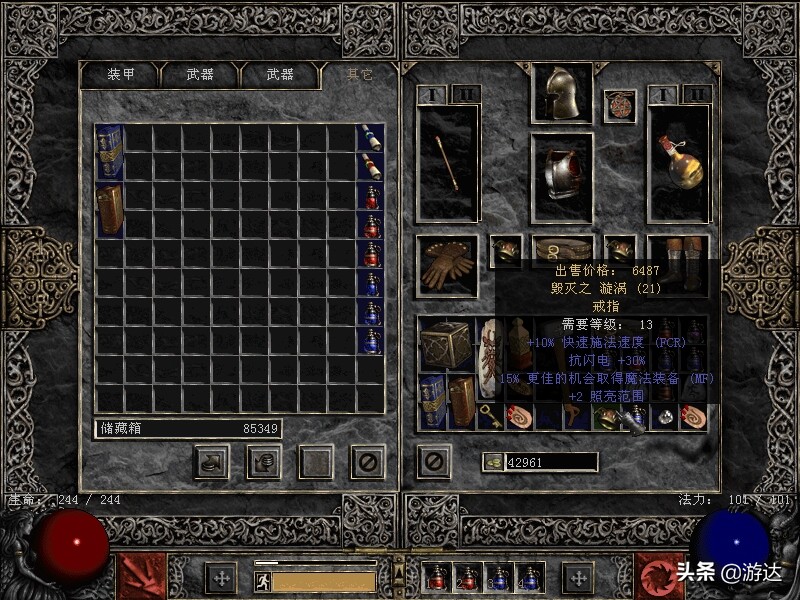Click the gold coin button in inventory
Image resolution: width=800 pixels, height=600 pixels.
click(x=491, y=462)
